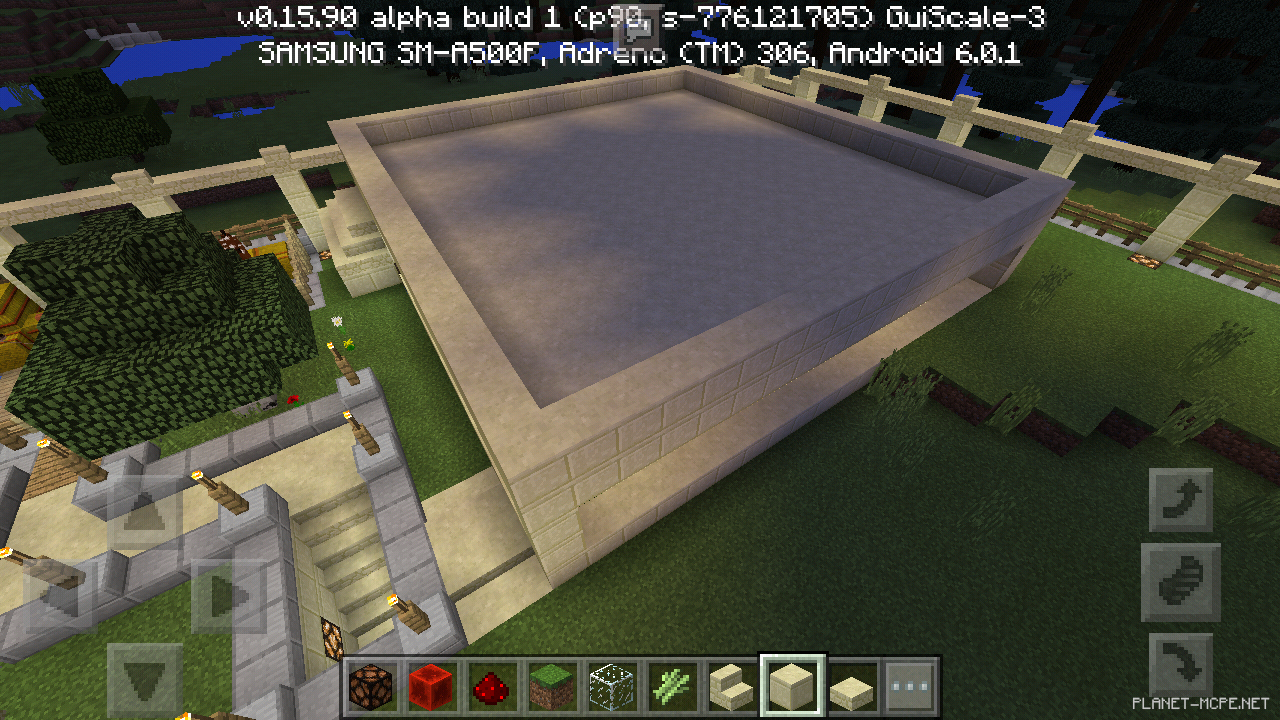The width and height of the screenshot is (1280, 720).
Task: Choose the glass block hotbar item
Action: [610, 682]
